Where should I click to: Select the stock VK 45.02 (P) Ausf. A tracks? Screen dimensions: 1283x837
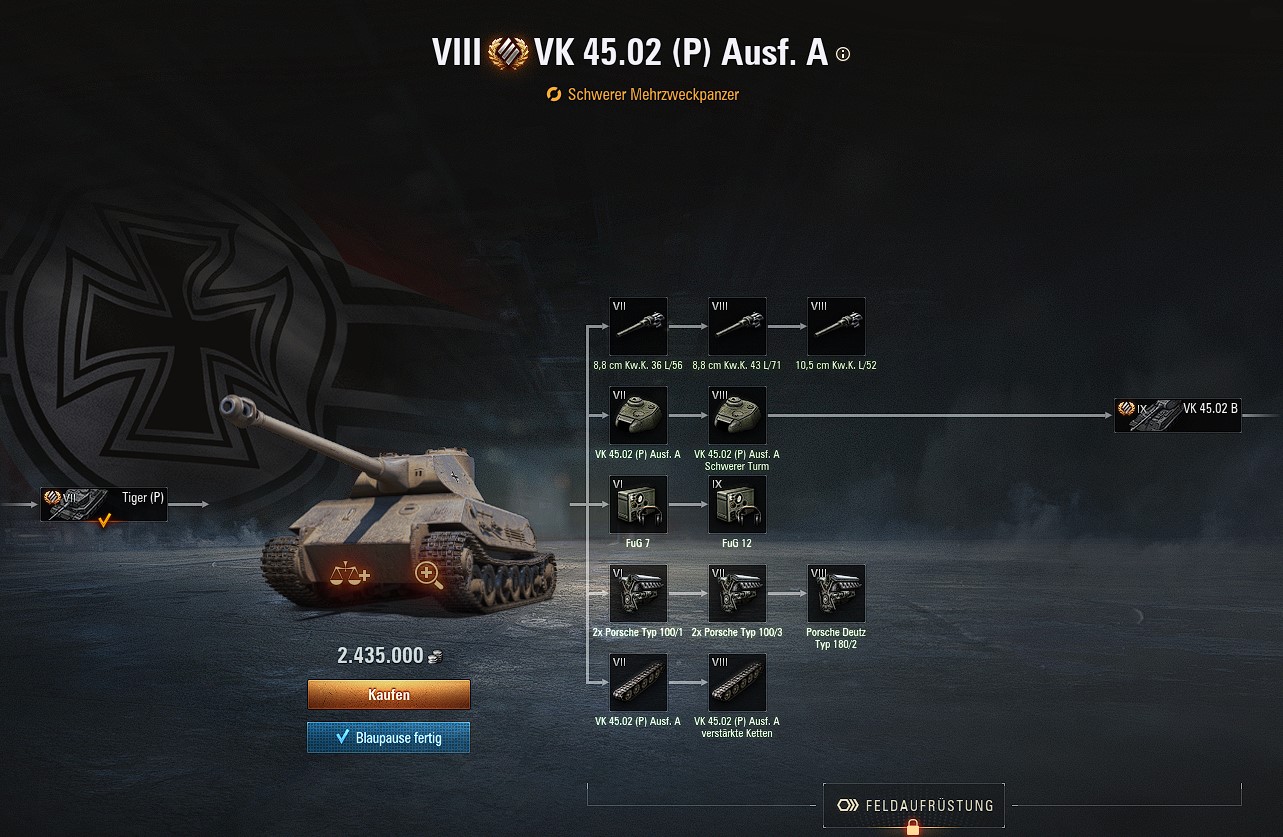(638, 681)
